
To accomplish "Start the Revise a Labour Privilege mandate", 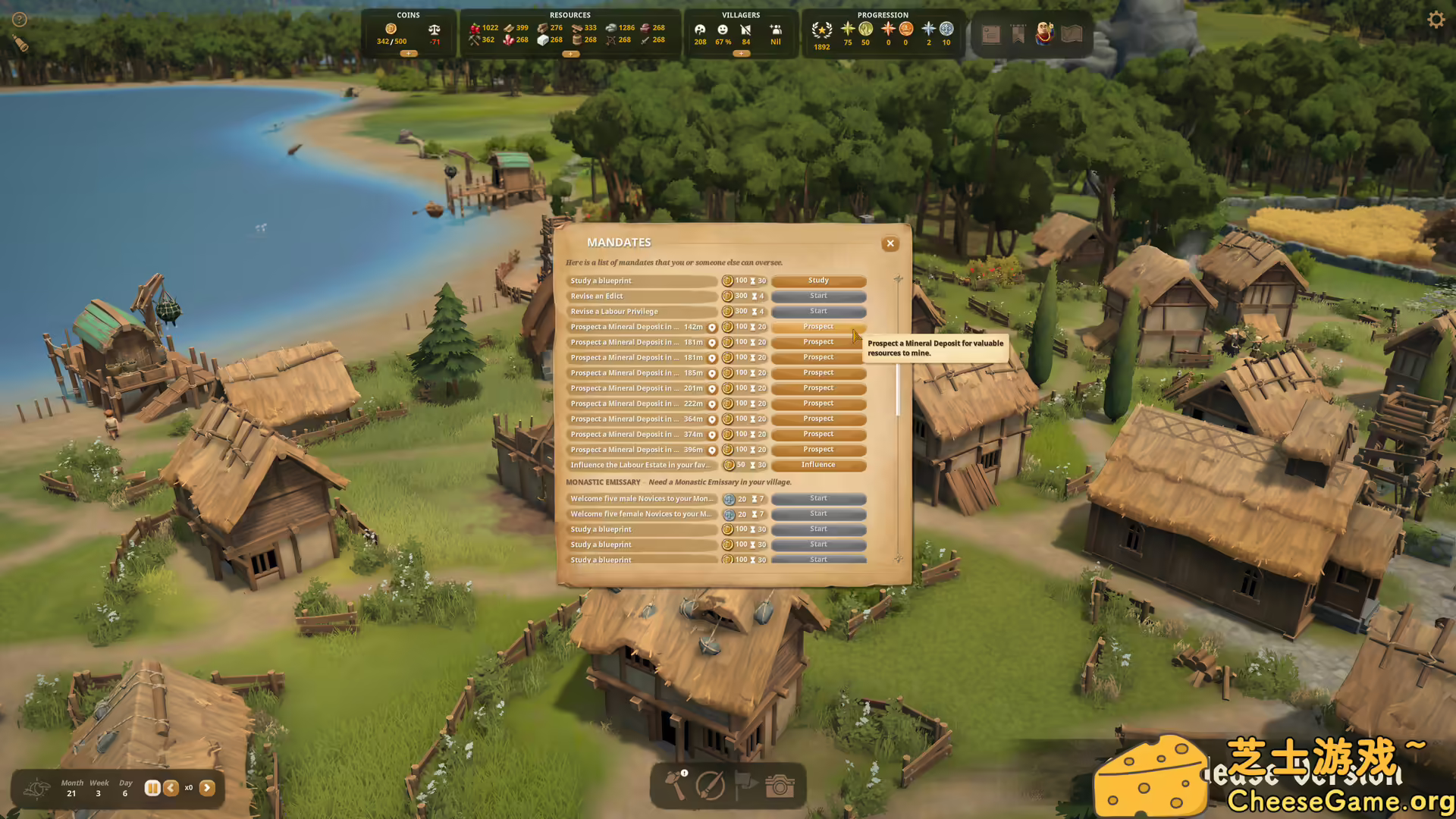I will point(818,312).
